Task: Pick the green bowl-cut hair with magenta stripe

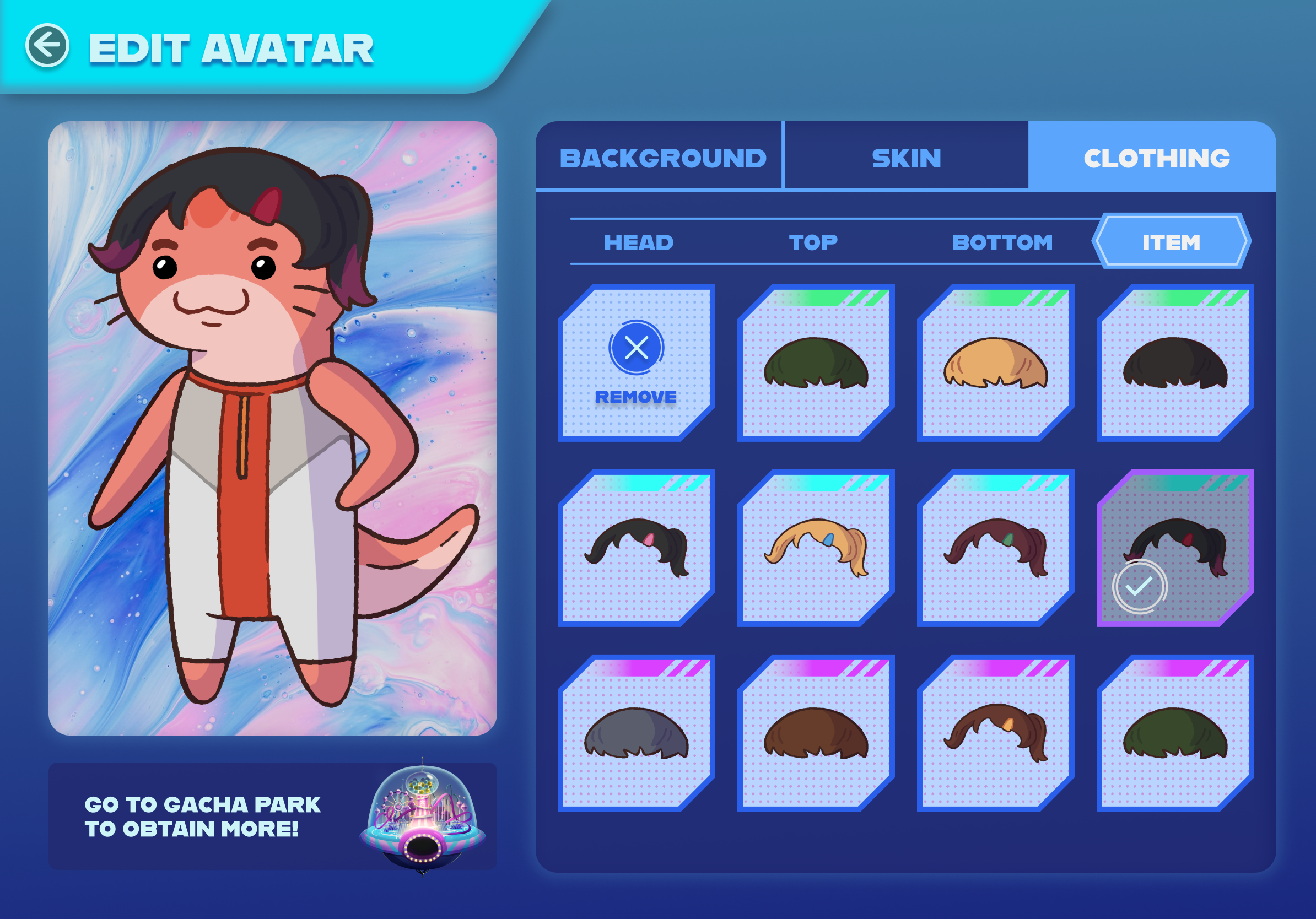Action: [x=1175, y=733]
